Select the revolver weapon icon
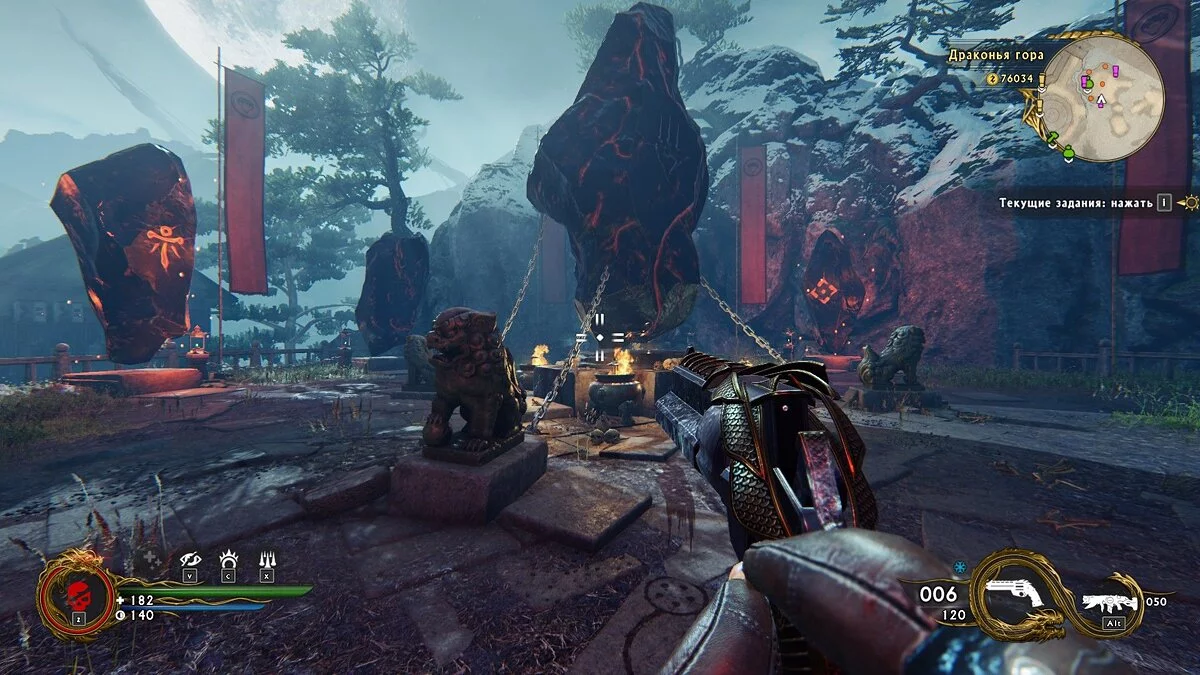The width and height of the screenshot is (1200, 675). pos(1012,596)
